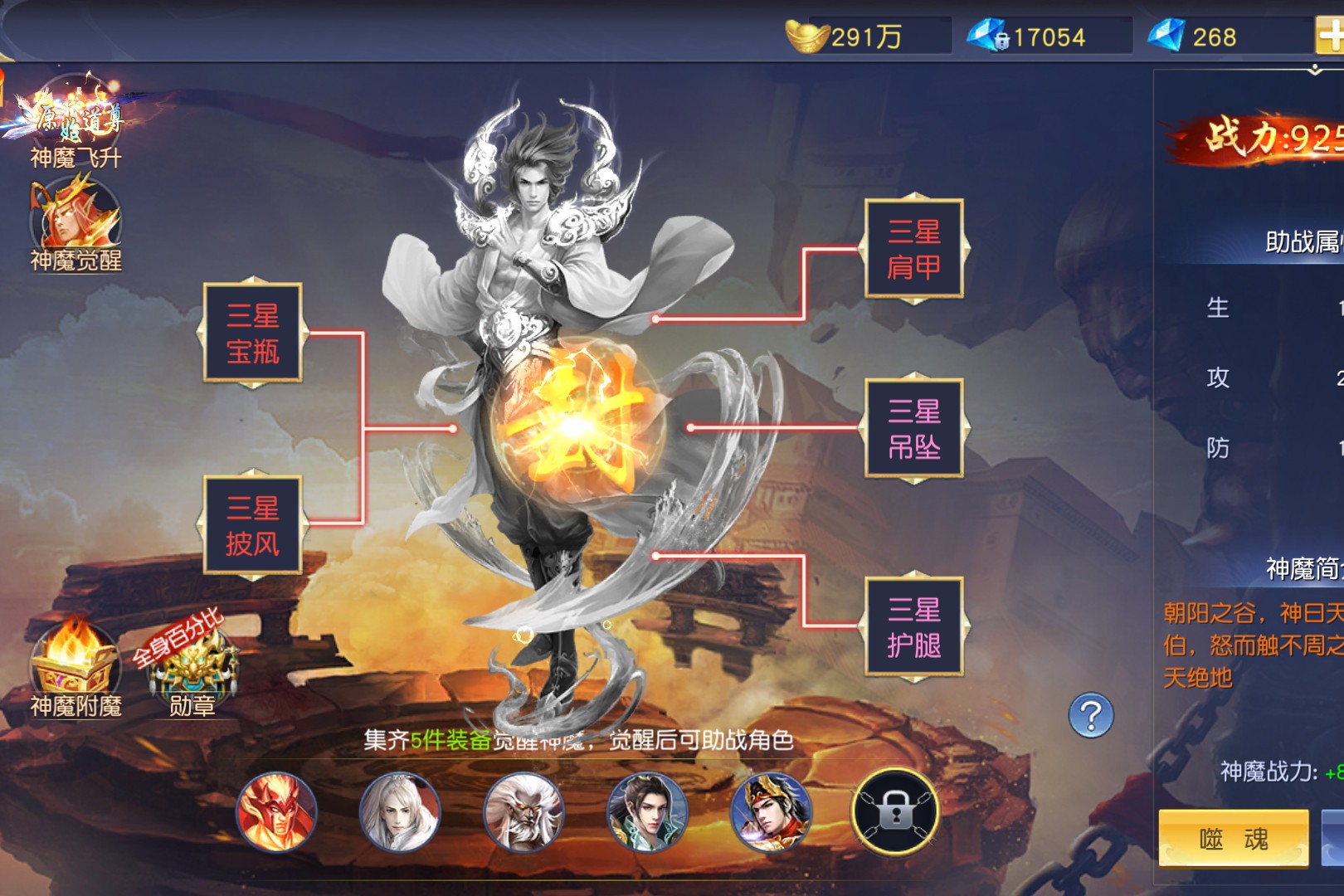Select the 三星披风 cloak slot
Viewport: 1344px width, 896px height.
(x=253, y=526)
